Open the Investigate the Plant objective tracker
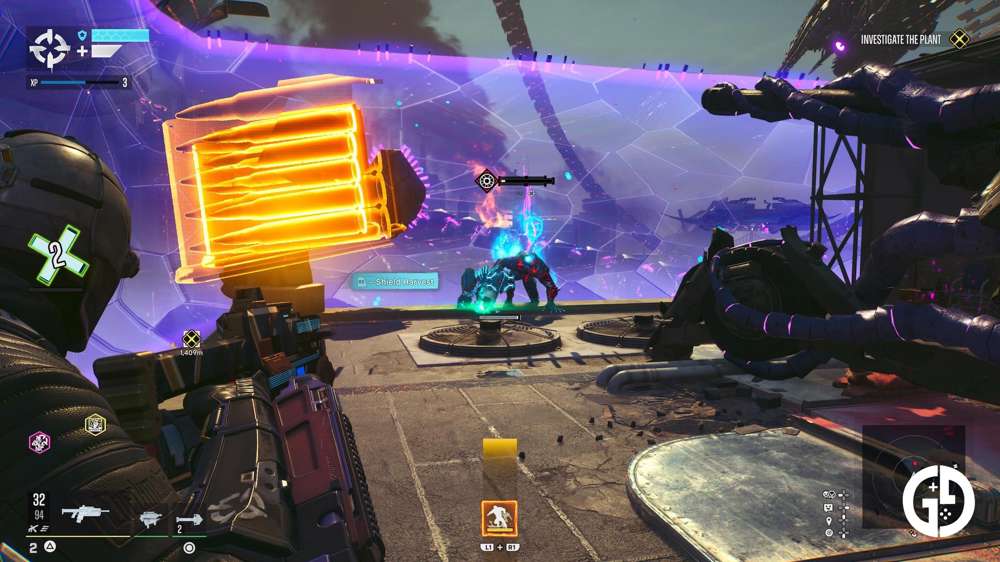 click(x=911, y=40)
